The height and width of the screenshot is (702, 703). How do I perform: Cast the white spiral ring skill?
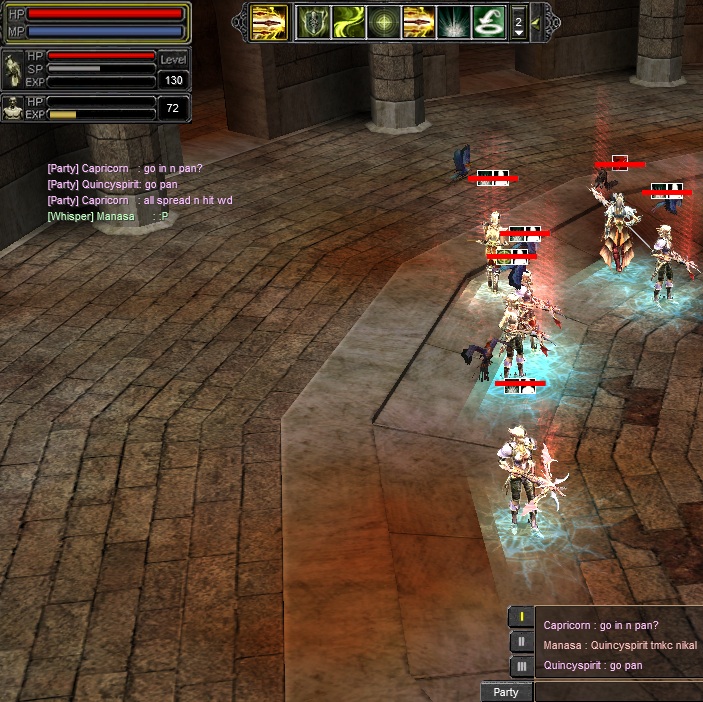pos(488,22)
